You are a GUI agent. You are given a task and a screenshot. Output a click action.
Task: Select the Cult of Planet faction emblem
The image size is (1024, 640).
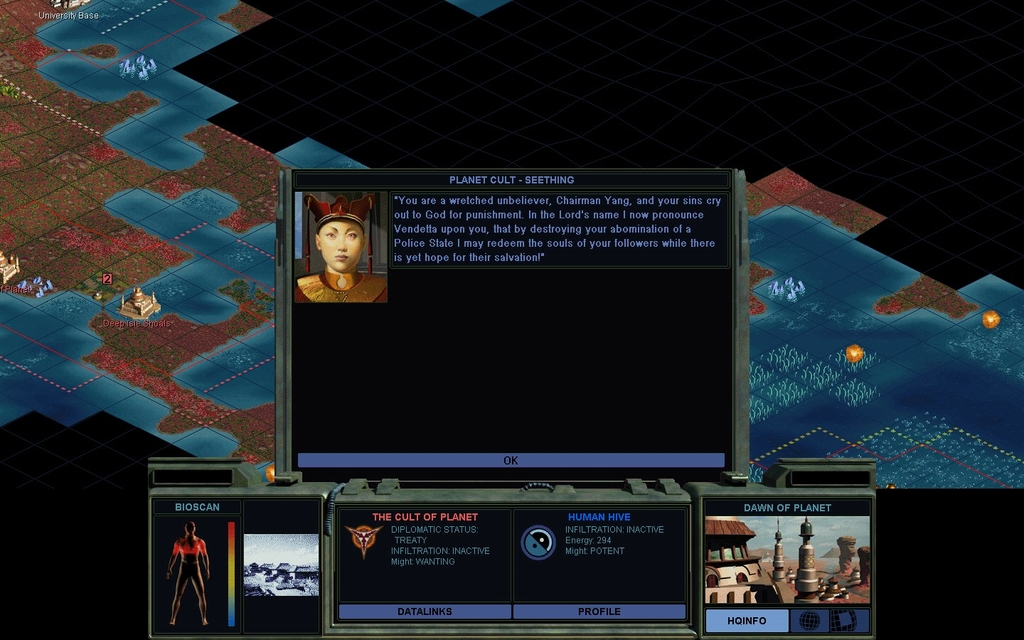click(x=363, y=541)
